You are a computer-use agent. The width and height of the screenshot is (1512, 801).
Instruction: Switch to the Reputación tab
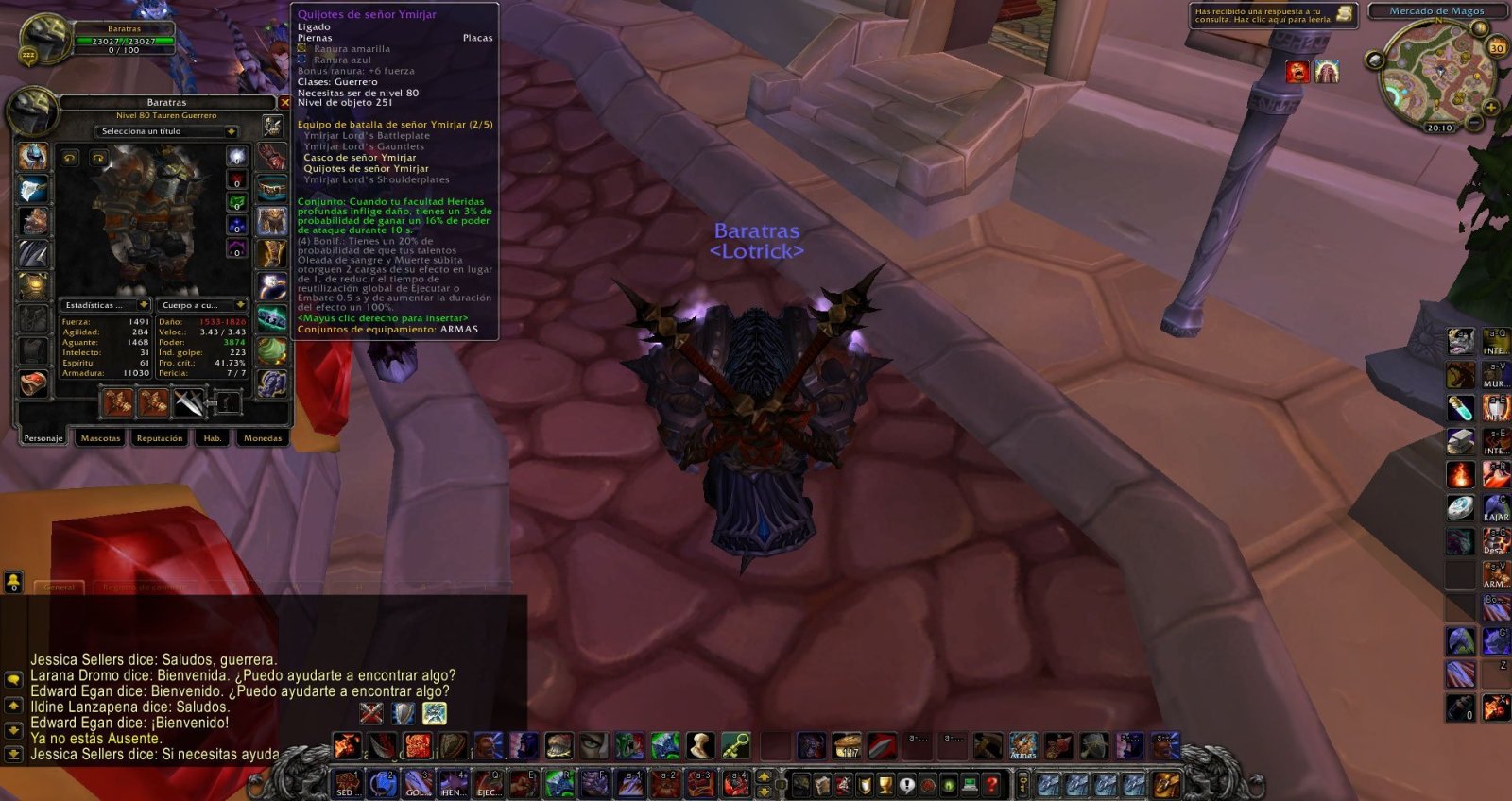click(x=160, y=438)
